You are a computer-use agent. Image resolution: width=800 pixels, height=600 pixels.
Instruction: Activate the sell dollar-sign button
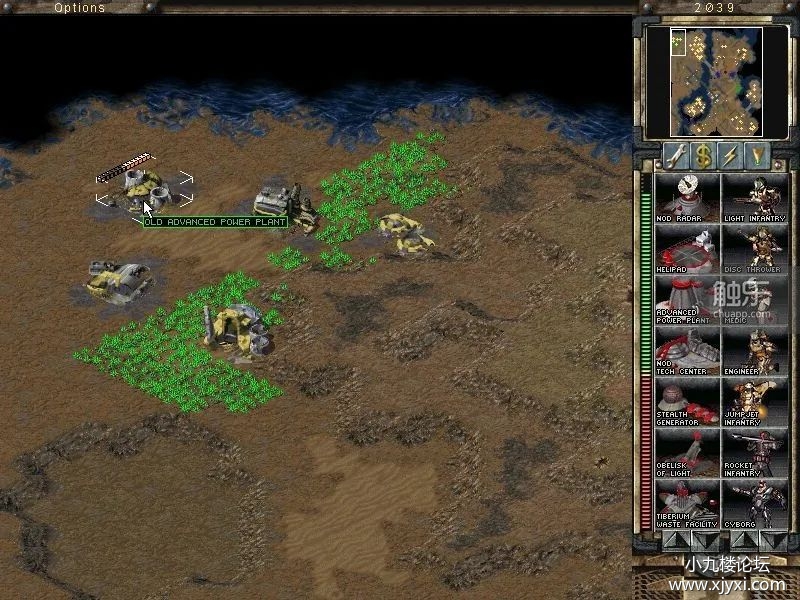pos(704,155)
